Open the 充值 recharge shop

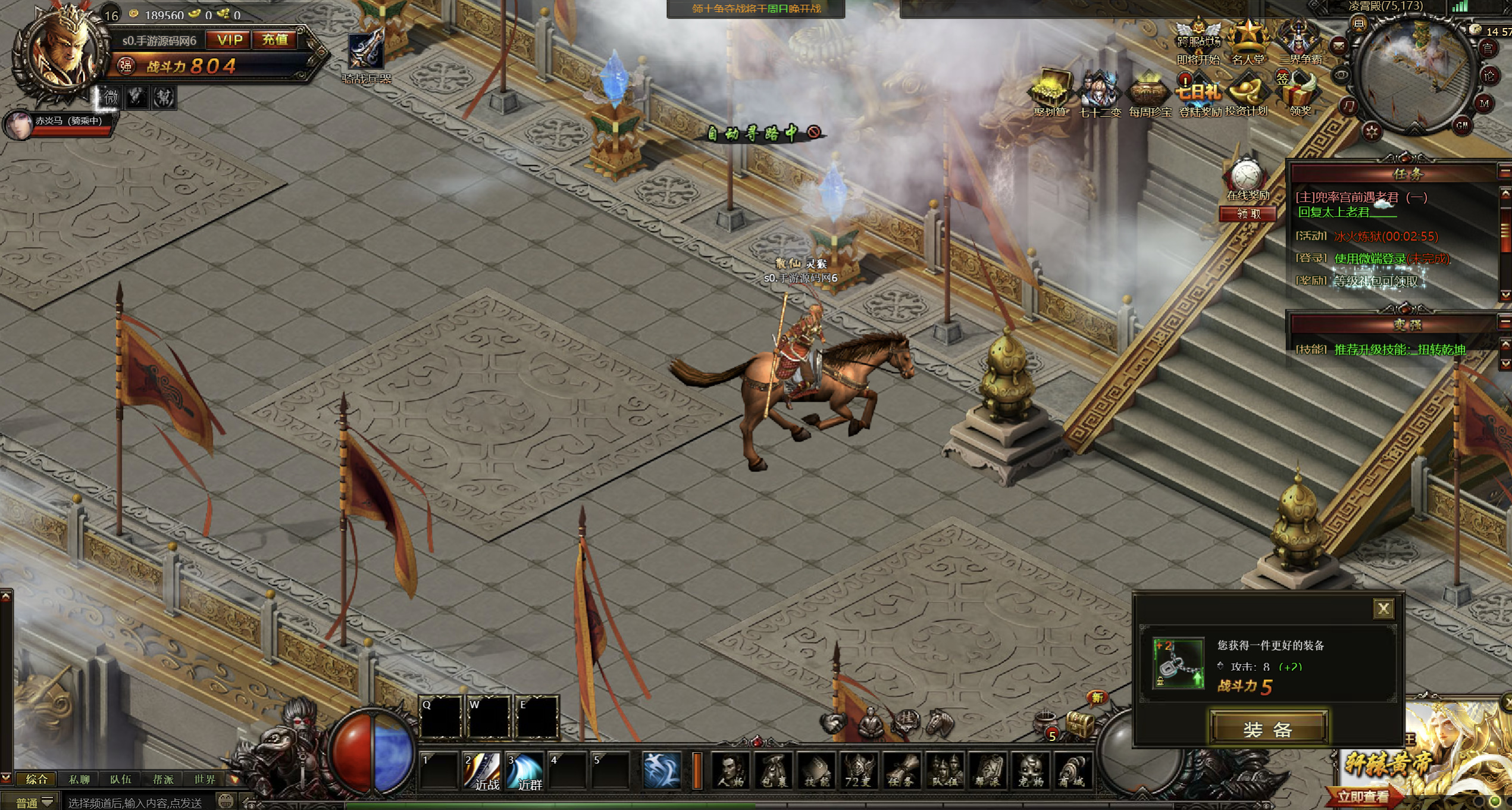(x=275, y=40)
